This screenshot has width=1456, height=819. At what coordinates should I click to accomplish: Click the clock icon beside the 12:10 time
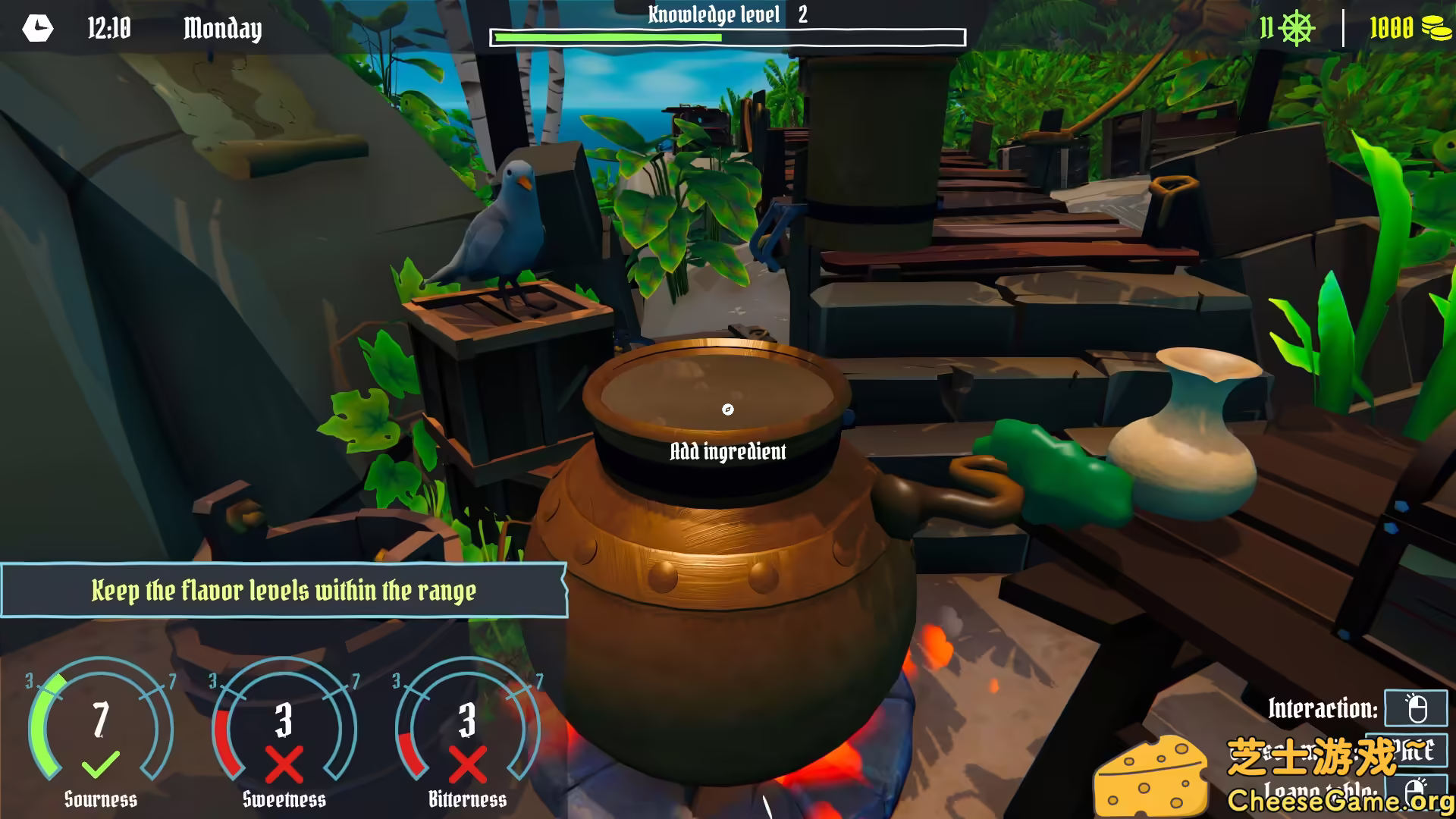(39, 29)
